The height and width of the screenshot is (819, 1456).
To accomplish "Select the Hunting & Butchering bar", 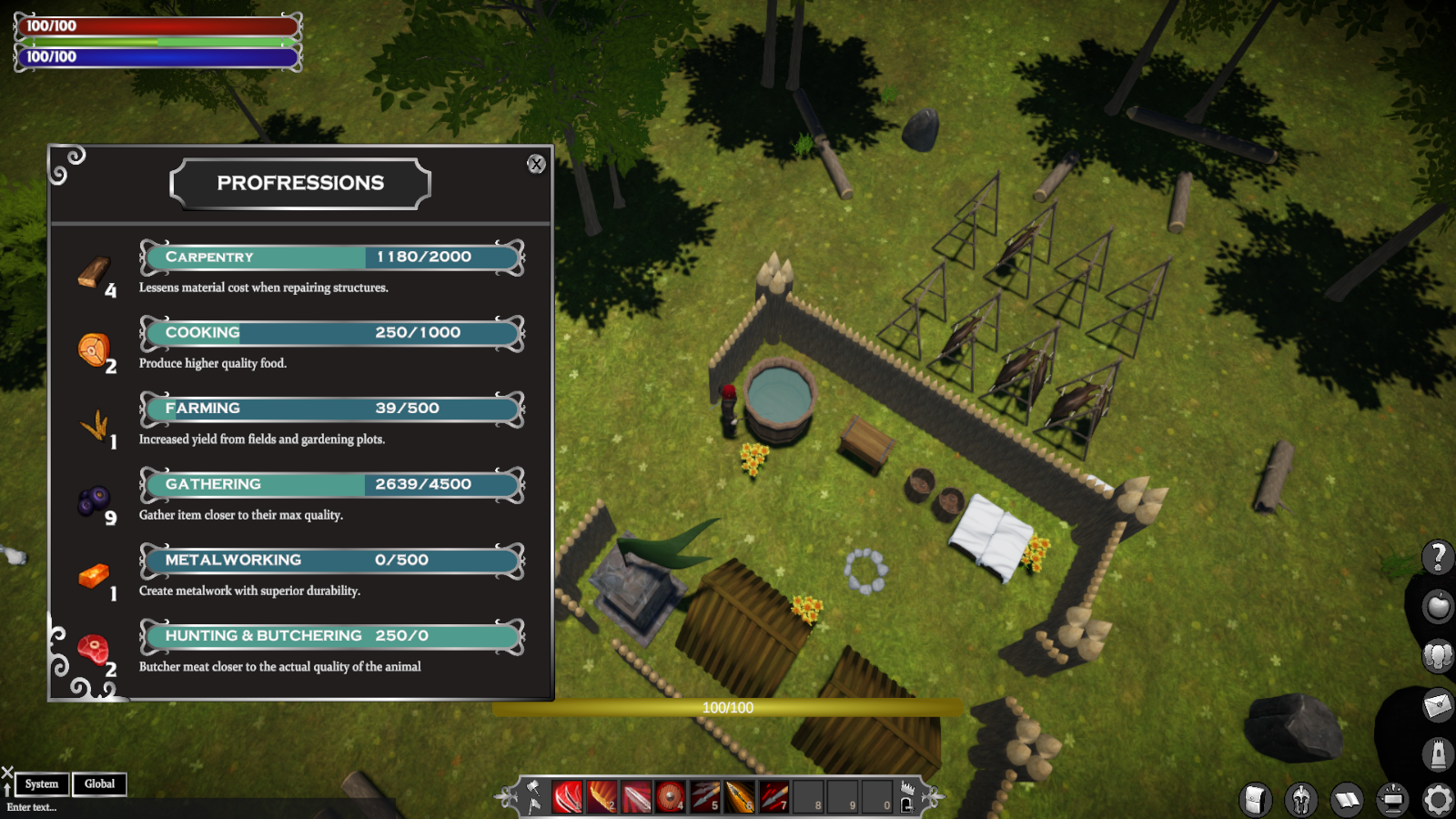I will click(x=332, y=636).
